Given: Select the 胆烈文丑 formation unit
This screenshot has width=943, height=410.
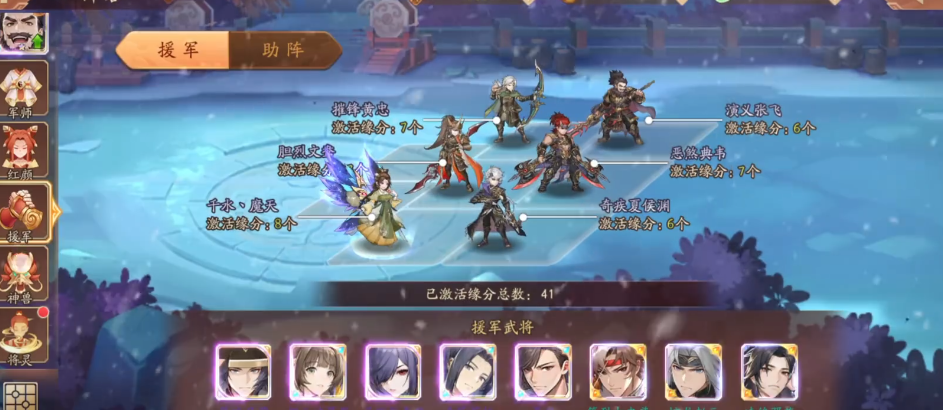Looking at the screenshot, I should pyautogui.click(x=449, y=153).
